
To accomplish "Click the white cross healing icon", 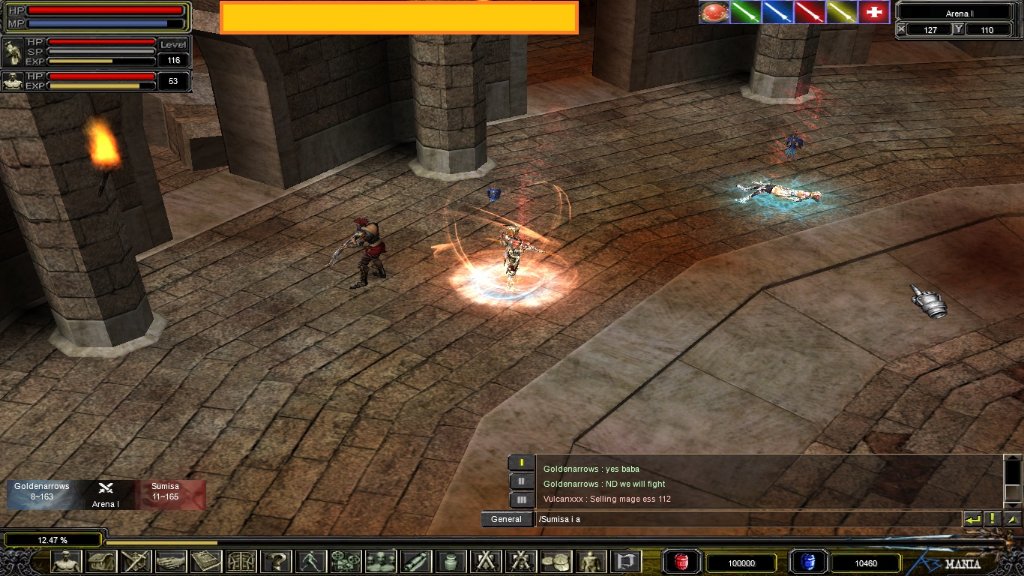I will click(874, 12).
